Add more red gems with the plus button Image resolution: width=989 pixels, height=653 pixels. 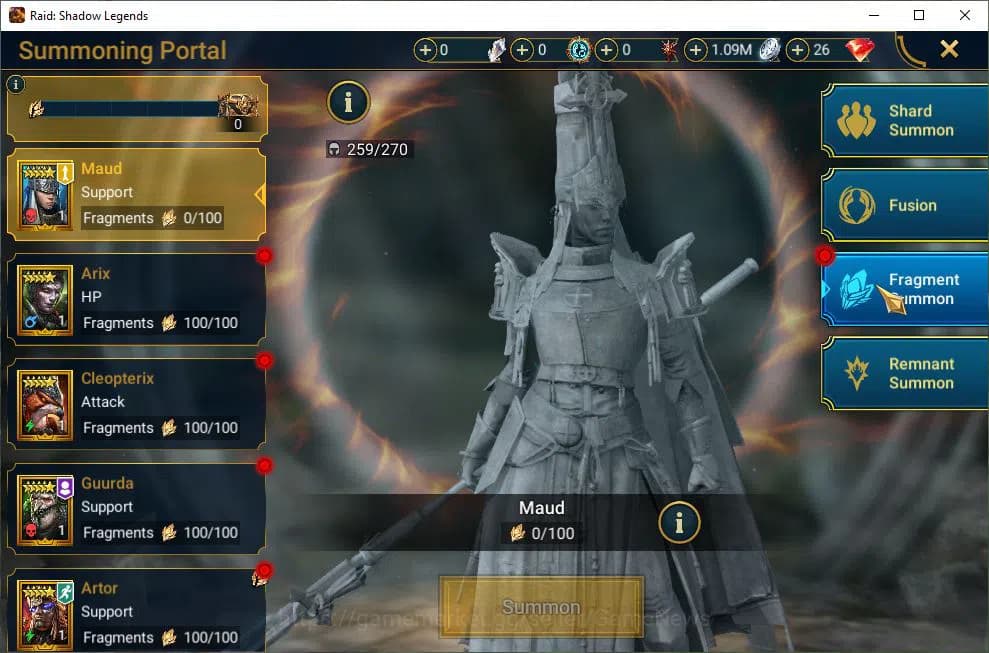[x=798, y=50]
